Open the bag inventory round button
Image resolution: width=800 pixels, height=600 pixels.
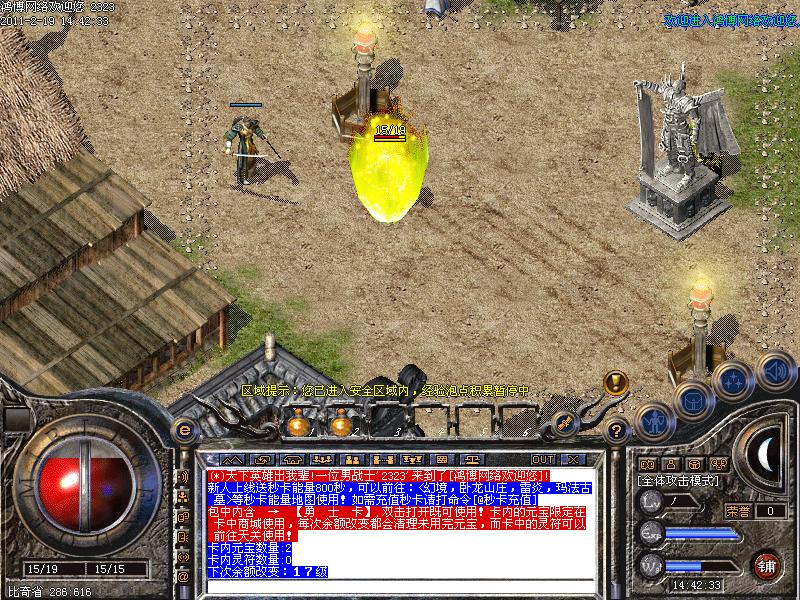[692, 402]
